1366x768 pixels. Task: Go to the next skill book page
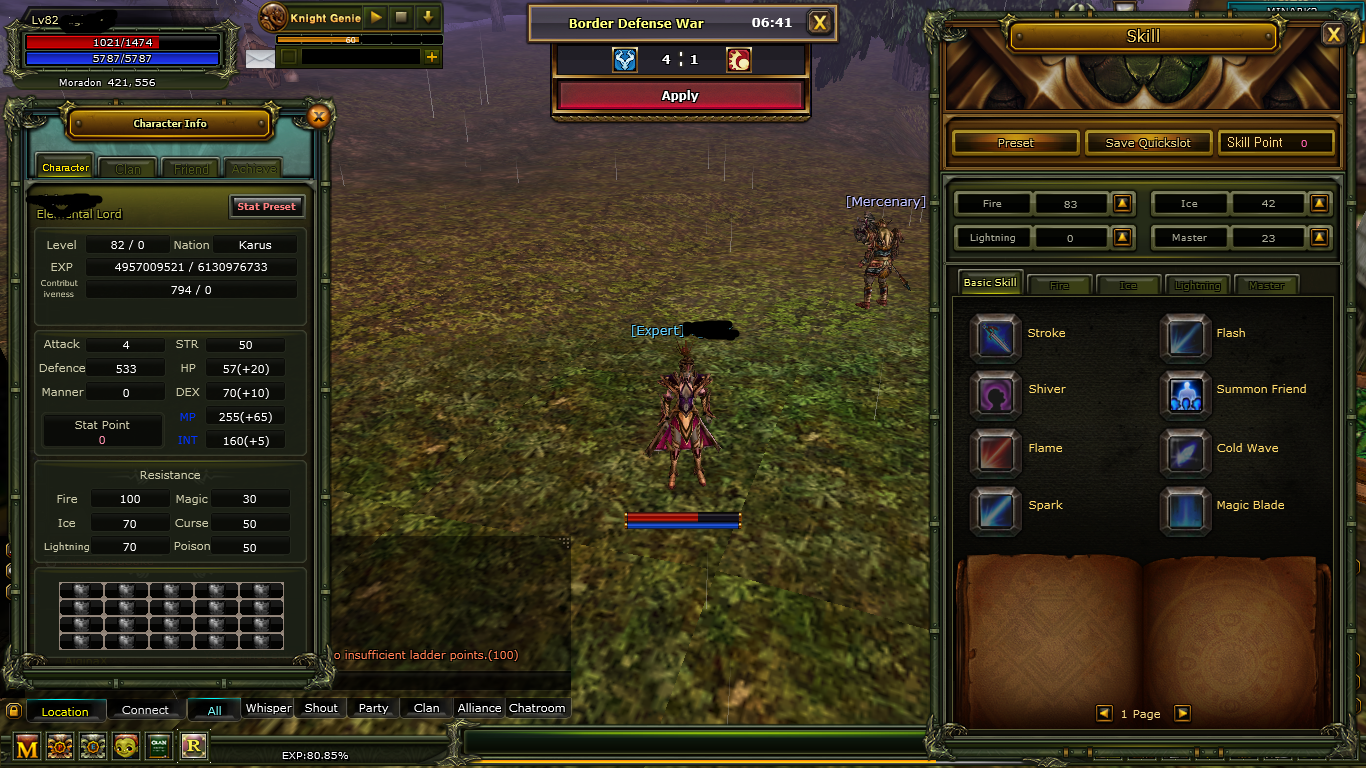(x=1183, y=713)
